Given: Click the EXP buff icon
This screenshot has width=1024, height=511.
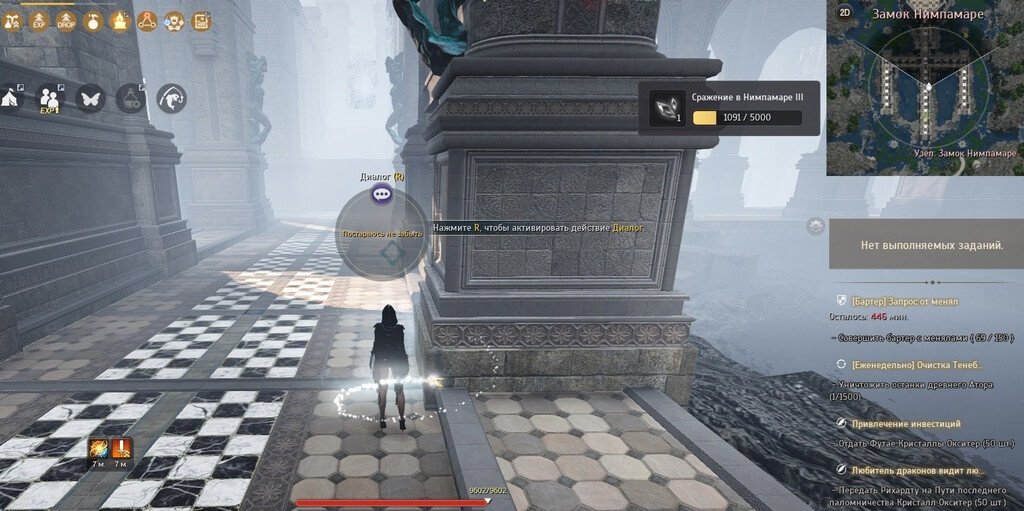Looking at the screenshot, I should 39,21.
